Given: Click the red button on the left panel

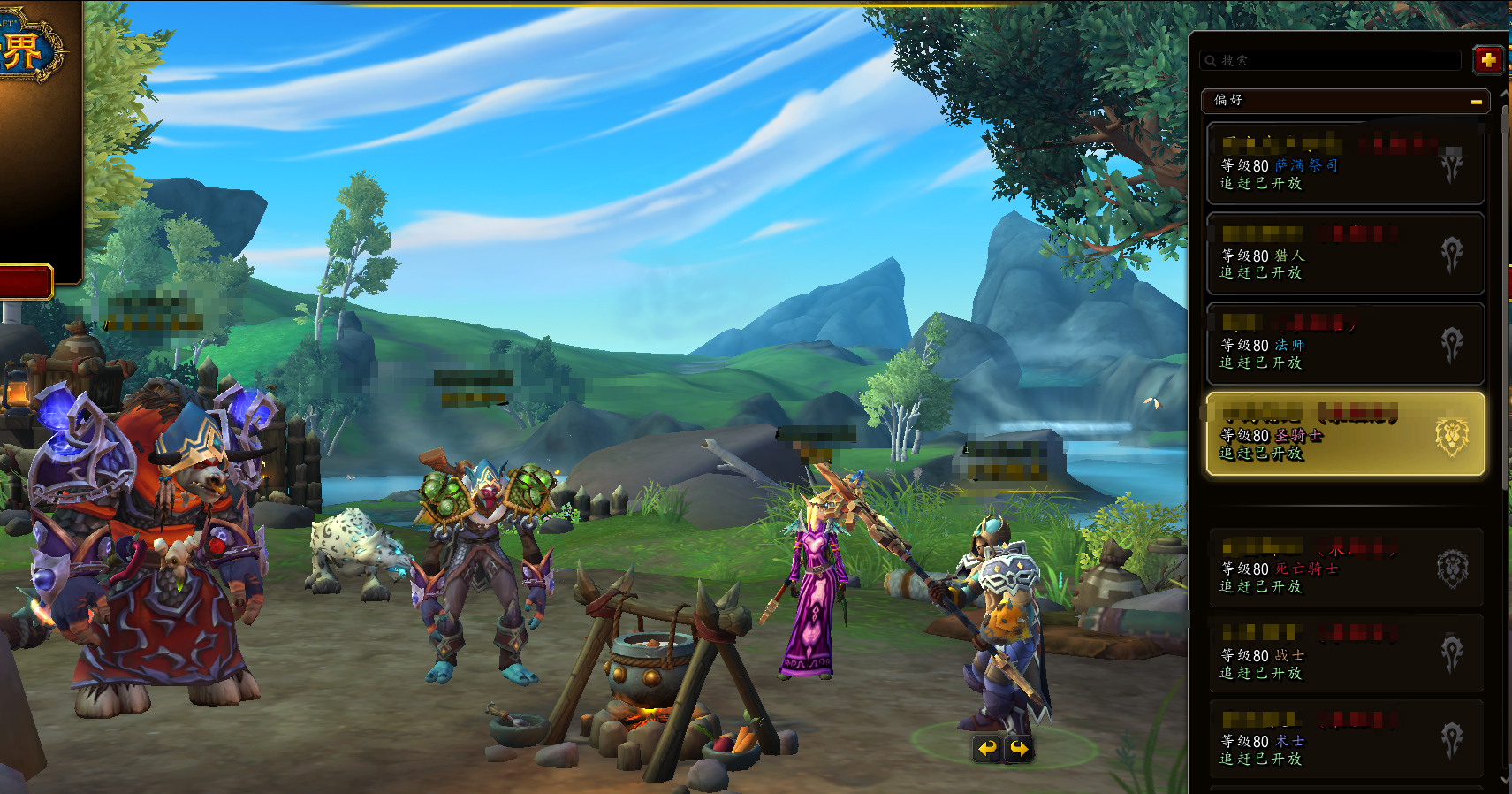Looking at the screenshot, I should tap(25, 282).
